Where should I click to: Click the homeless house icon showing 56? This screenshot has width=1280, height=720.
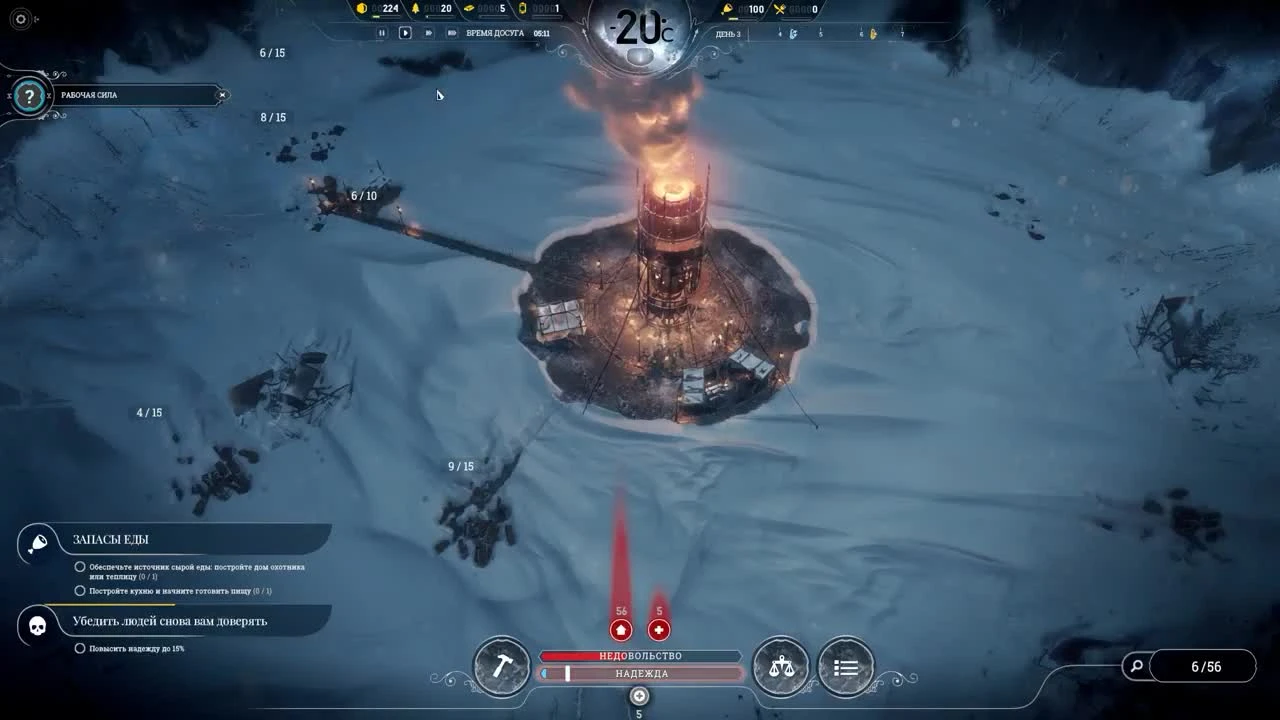tap(620, 629)
